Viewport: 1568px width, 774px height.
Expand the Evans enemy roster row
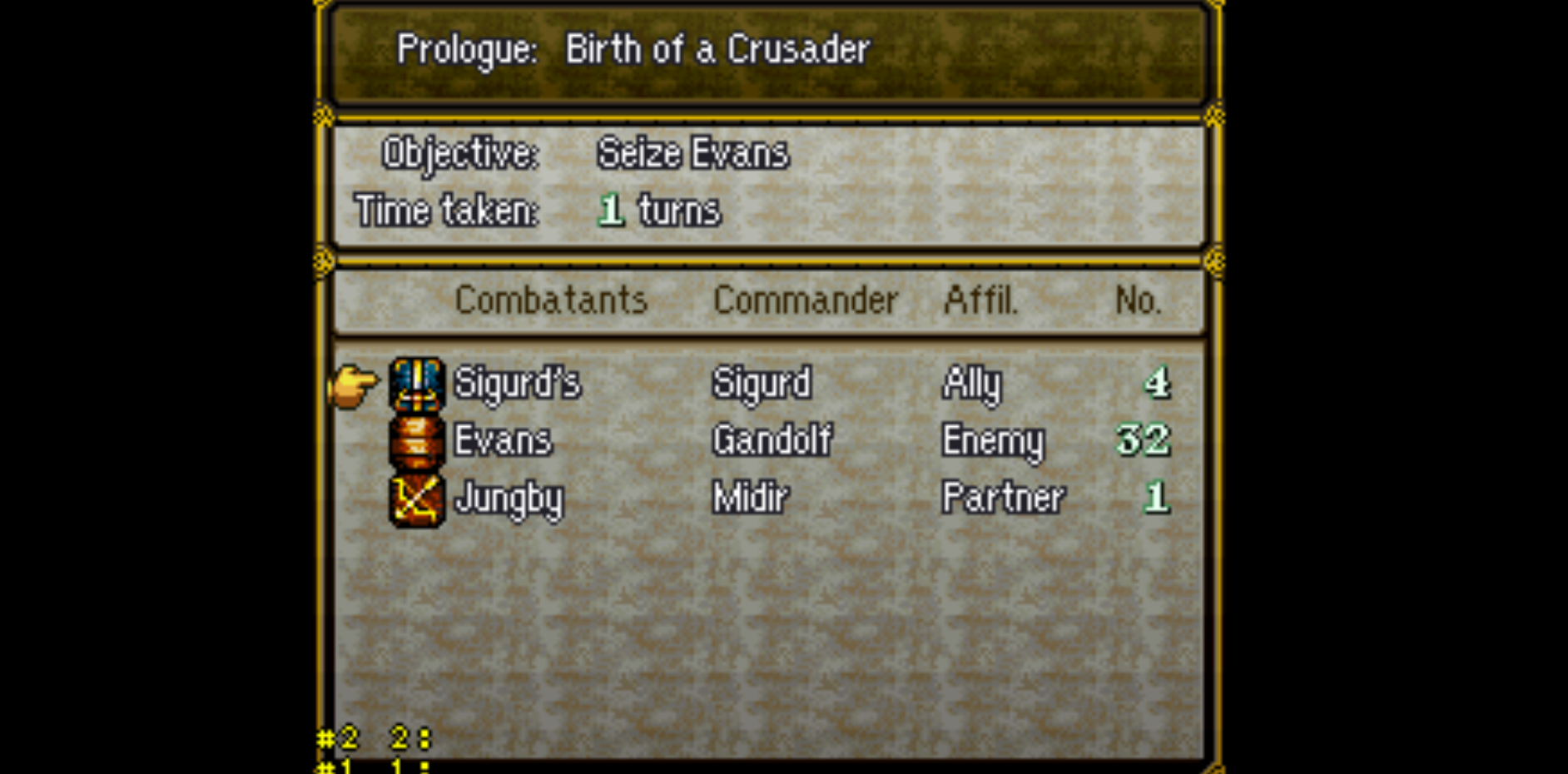[501, 441]
